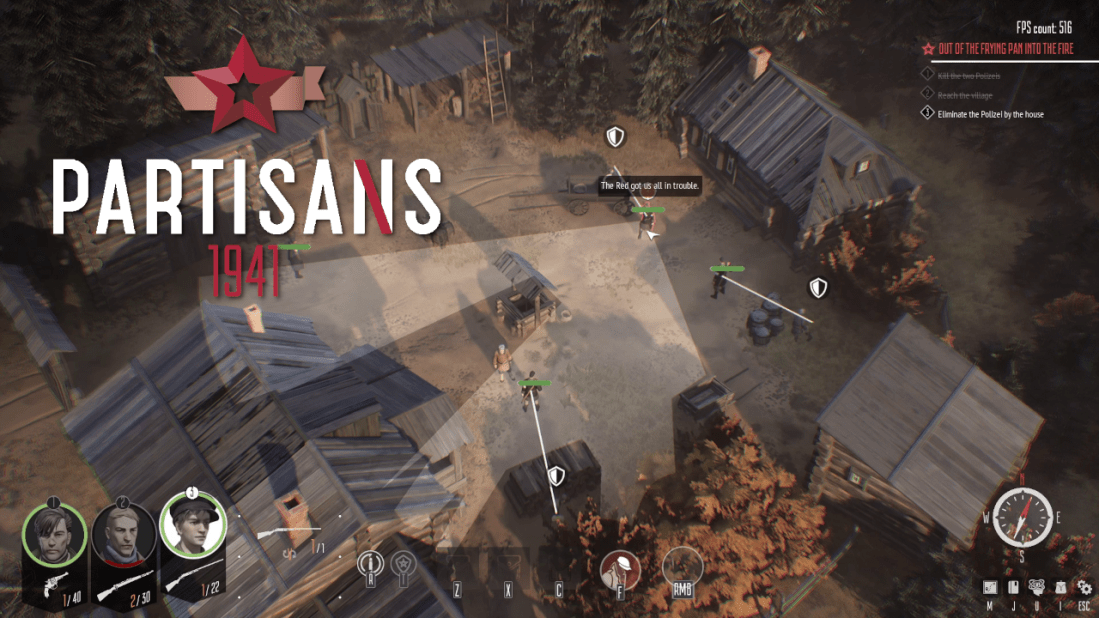Click the compass to reset camera

(1022, 517)
